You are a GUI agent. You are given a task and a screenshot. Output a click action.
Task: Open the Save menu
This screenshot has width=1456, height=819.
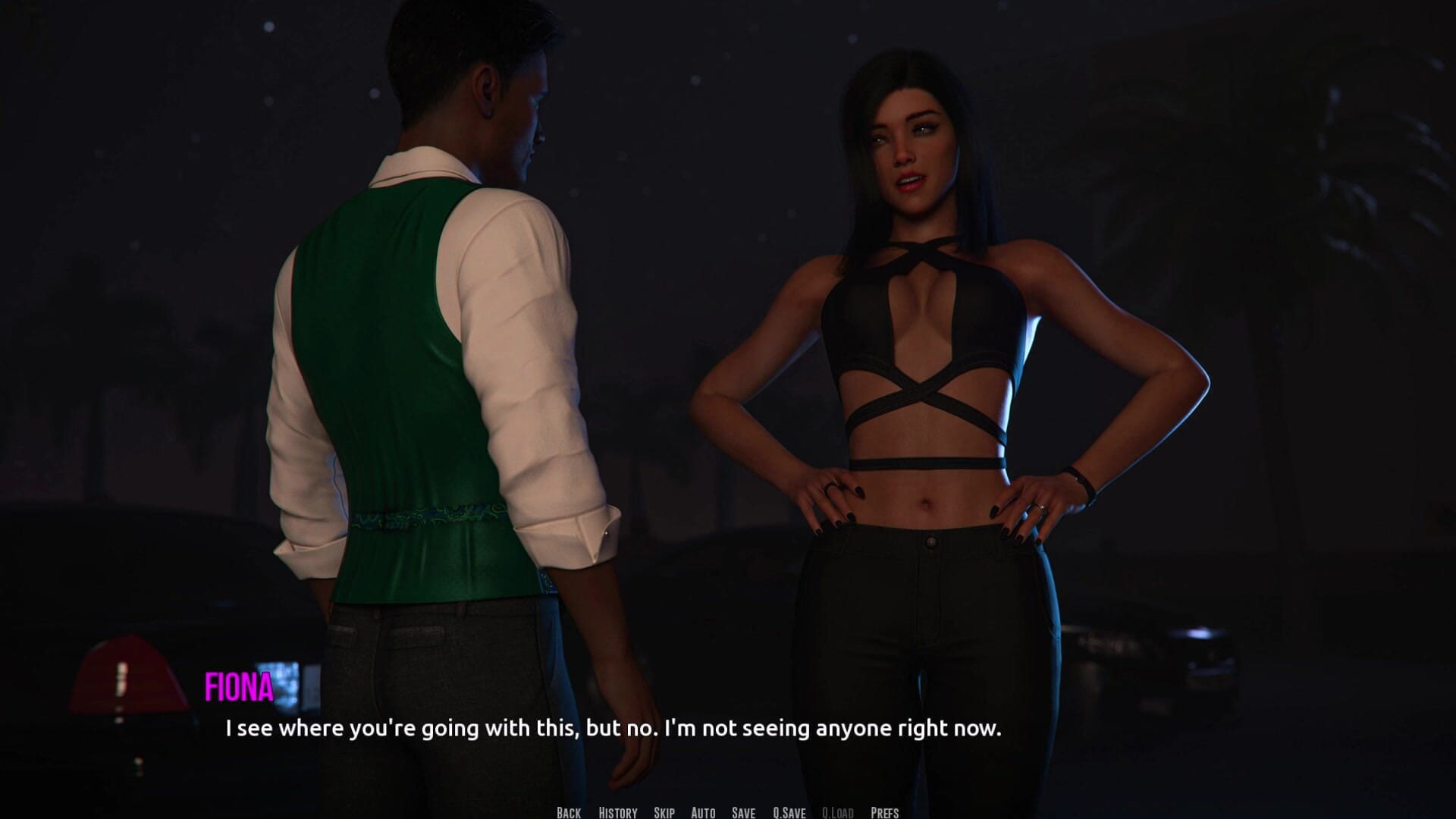[743, 812]
